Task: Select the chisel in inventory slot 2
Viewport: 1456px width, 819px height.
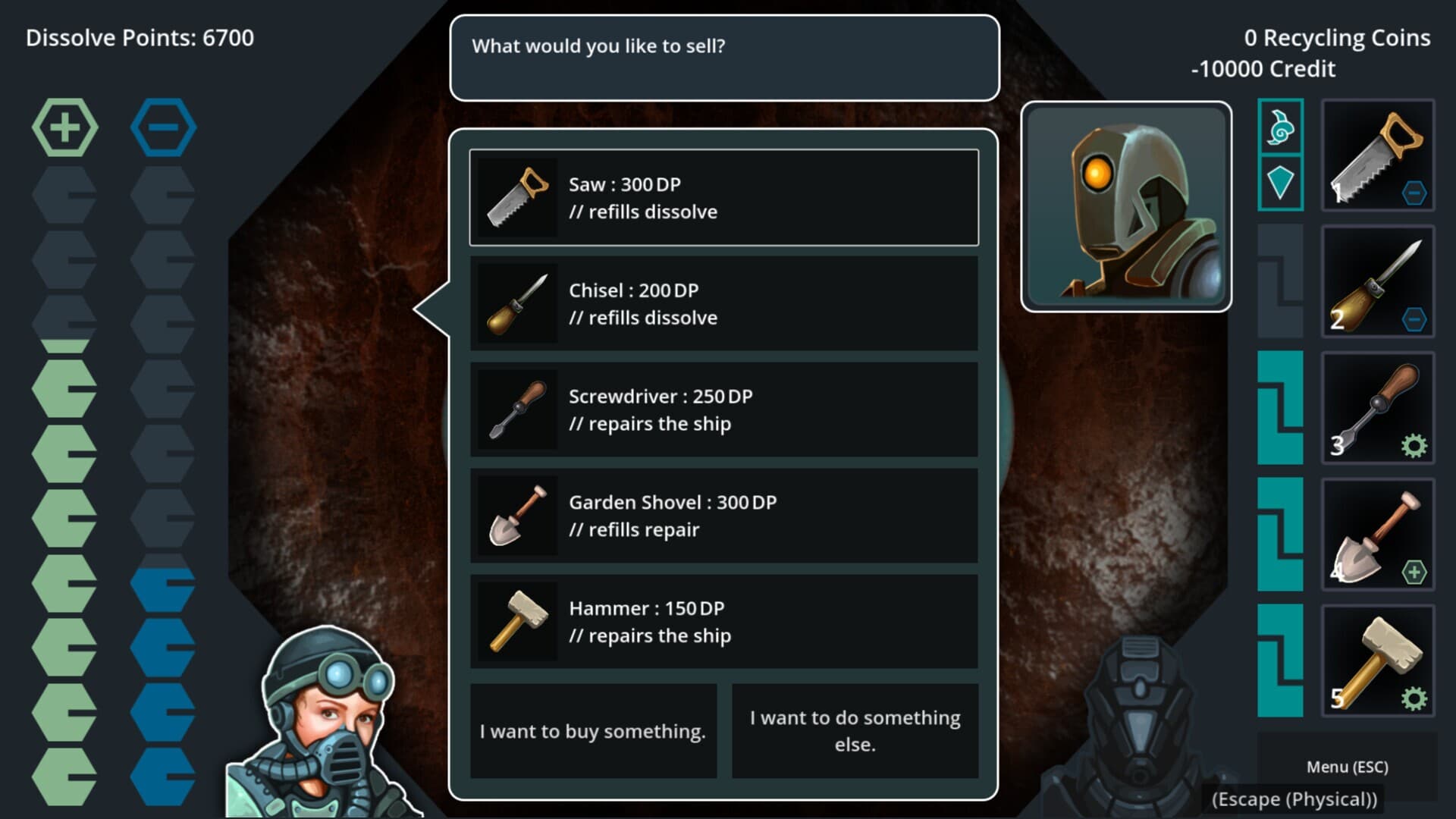Action: tap(1378, 282)
